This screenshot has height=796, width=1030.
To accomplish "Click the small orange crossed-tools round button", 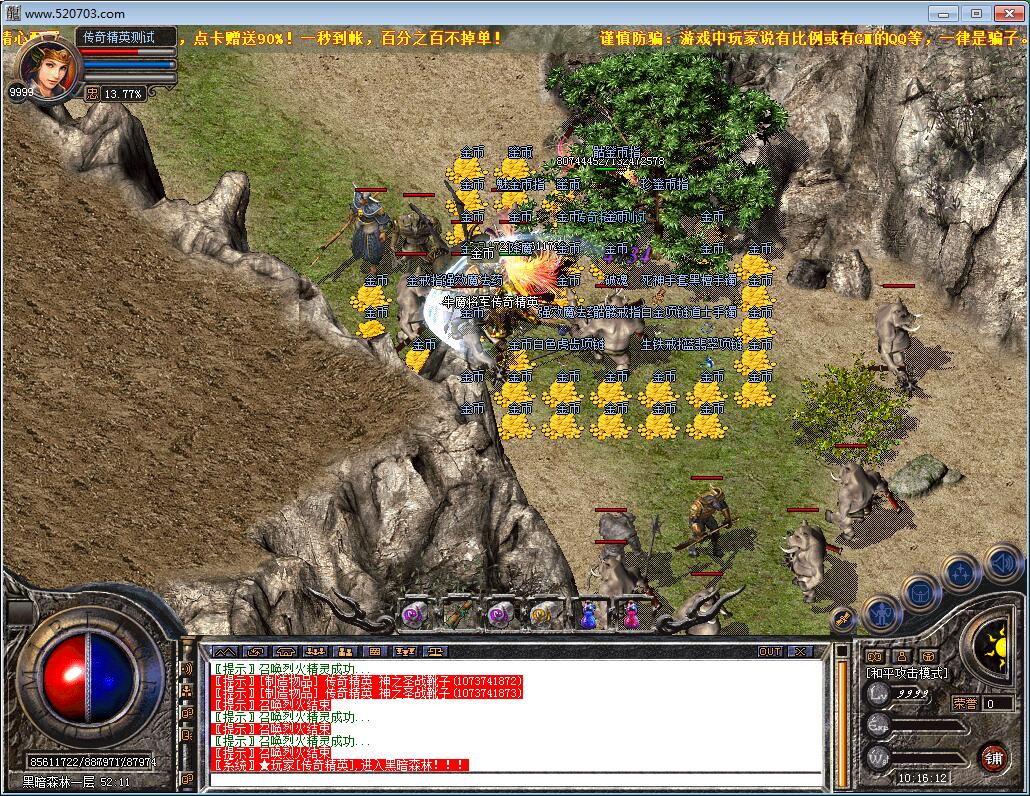I will tap(843, 620).
